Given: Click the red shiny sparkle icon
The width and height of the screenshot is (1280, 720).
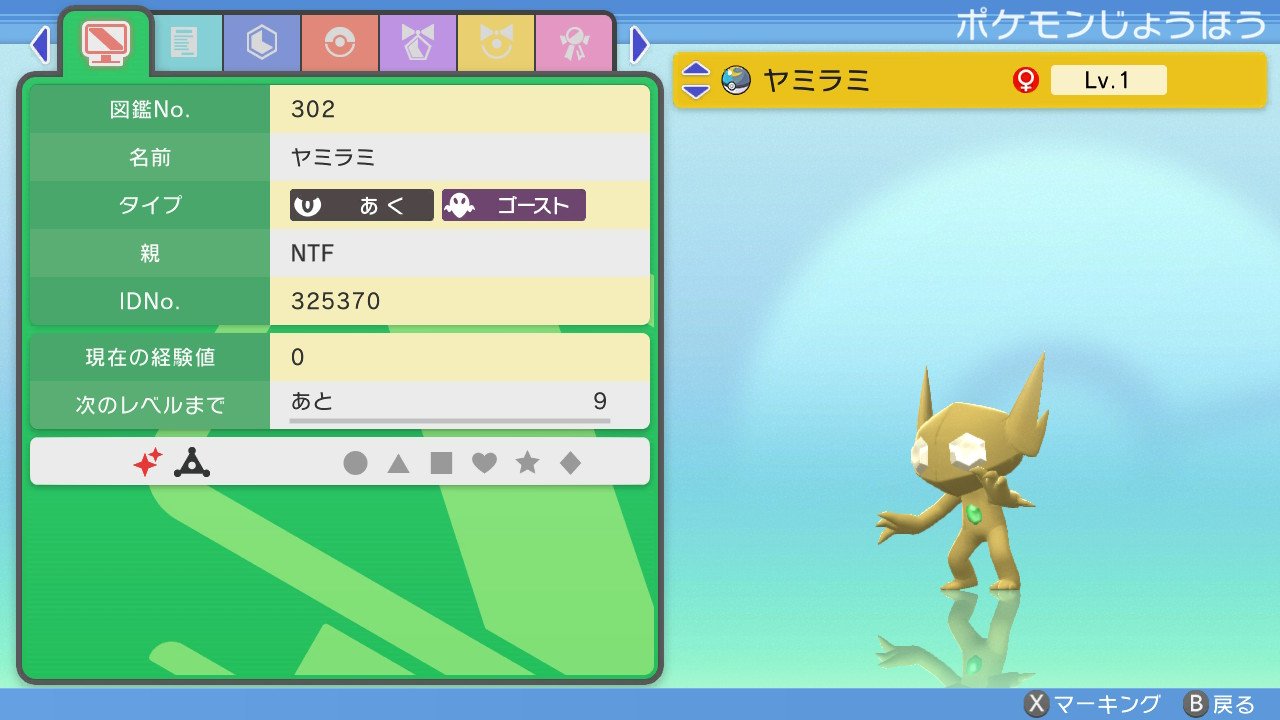Looking at the screenshot, I should (x=147, y=461).
